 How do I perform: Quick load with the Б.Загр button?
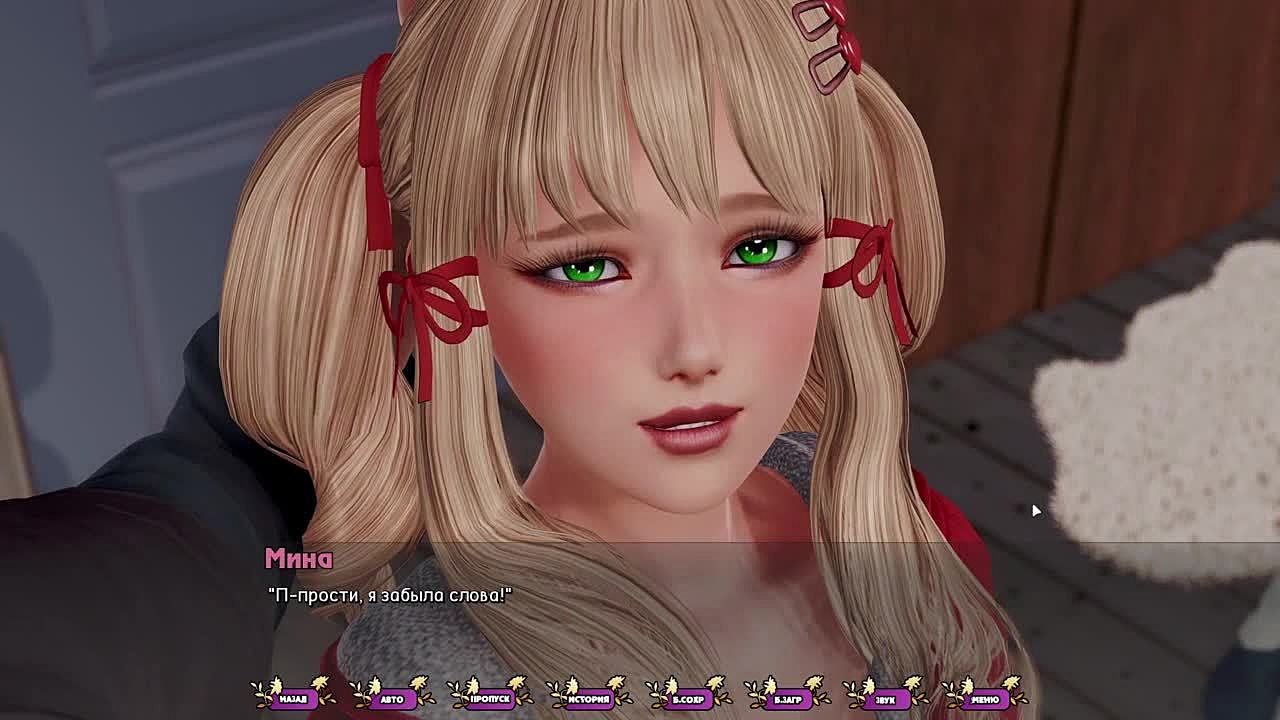click(x=787, y=698)
